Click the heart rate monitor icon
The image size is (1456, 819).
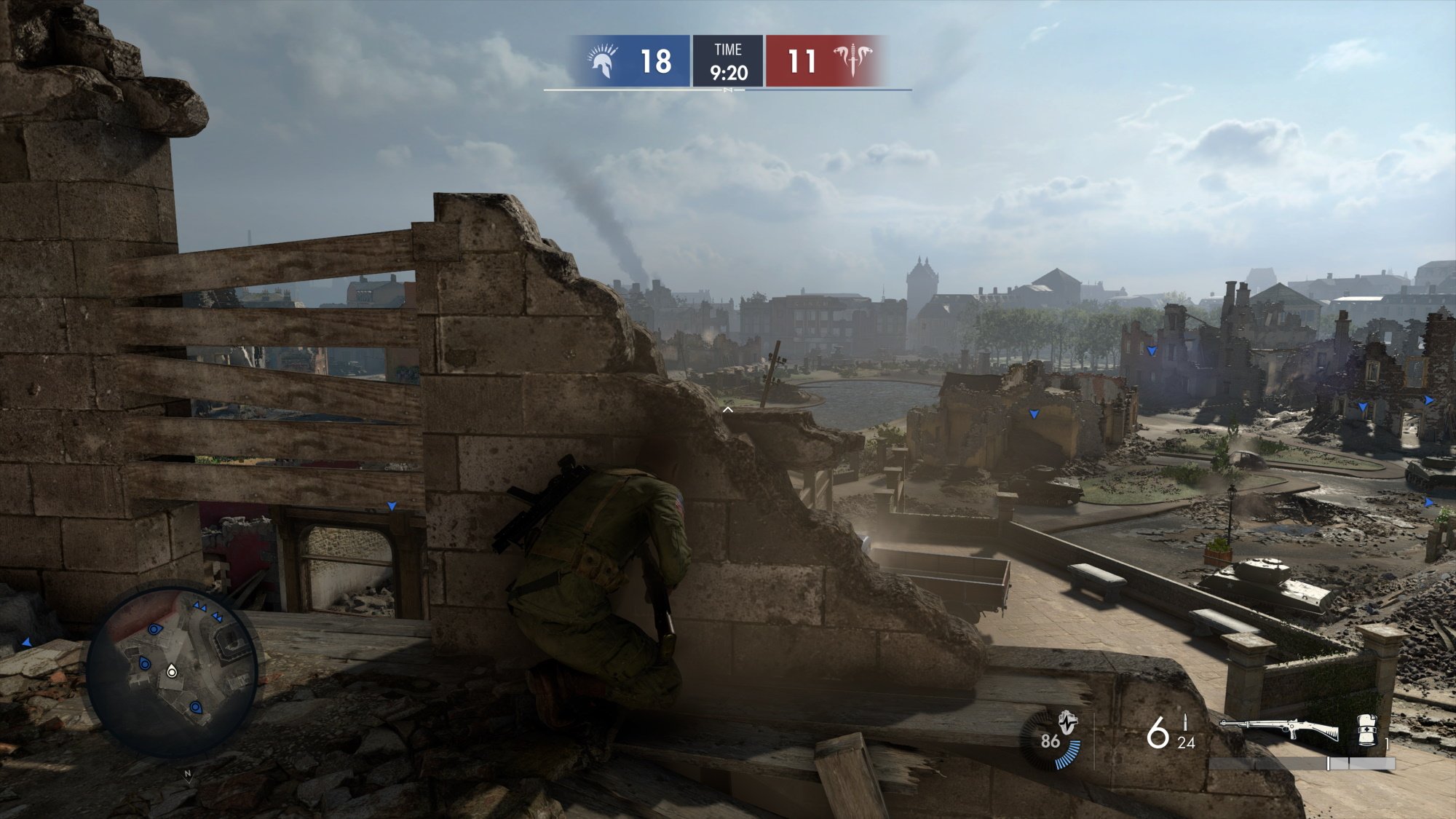point(1067,724)
